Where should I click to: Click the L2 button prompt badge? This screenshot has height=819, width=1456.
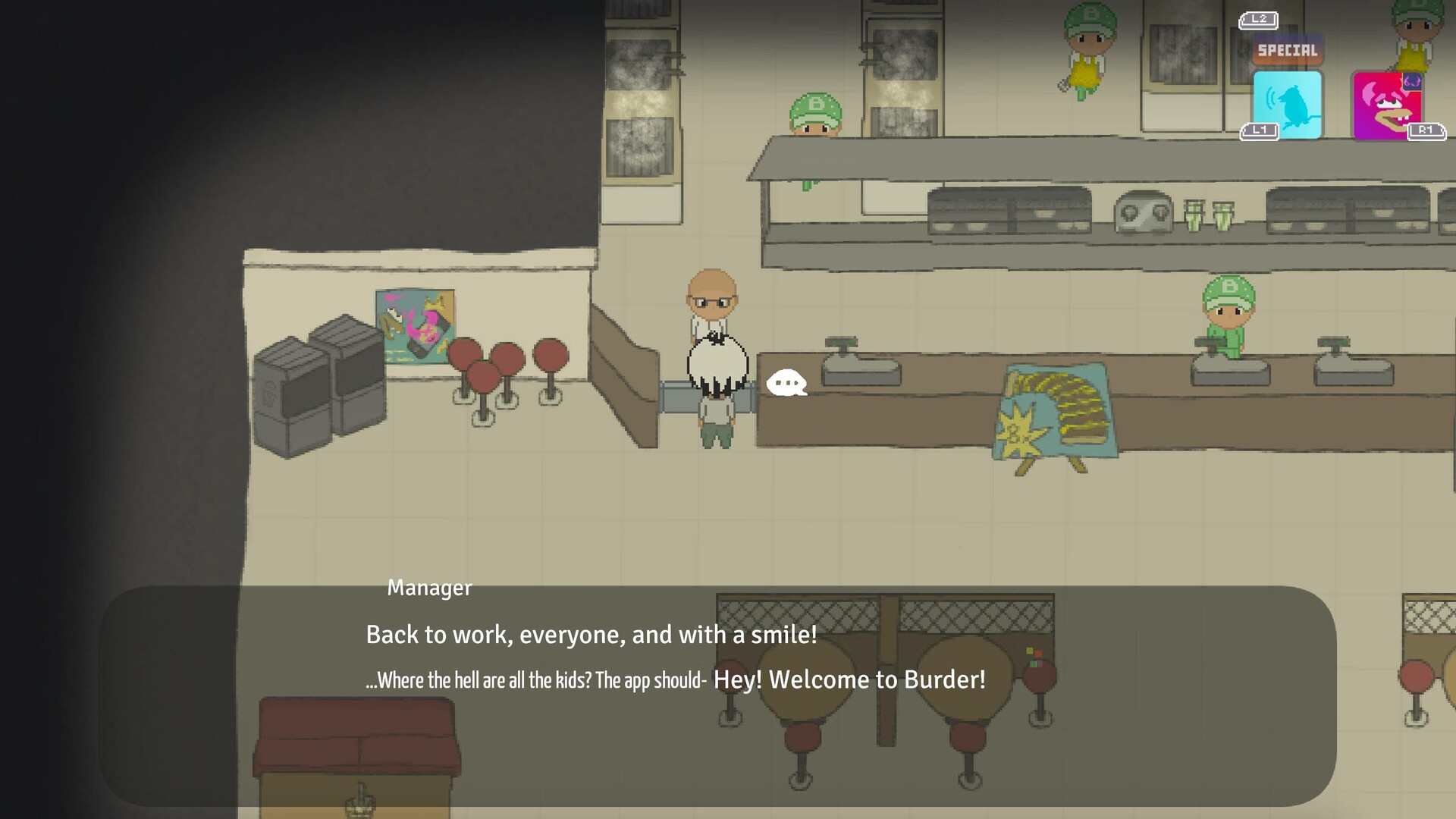coord(1258,20)
